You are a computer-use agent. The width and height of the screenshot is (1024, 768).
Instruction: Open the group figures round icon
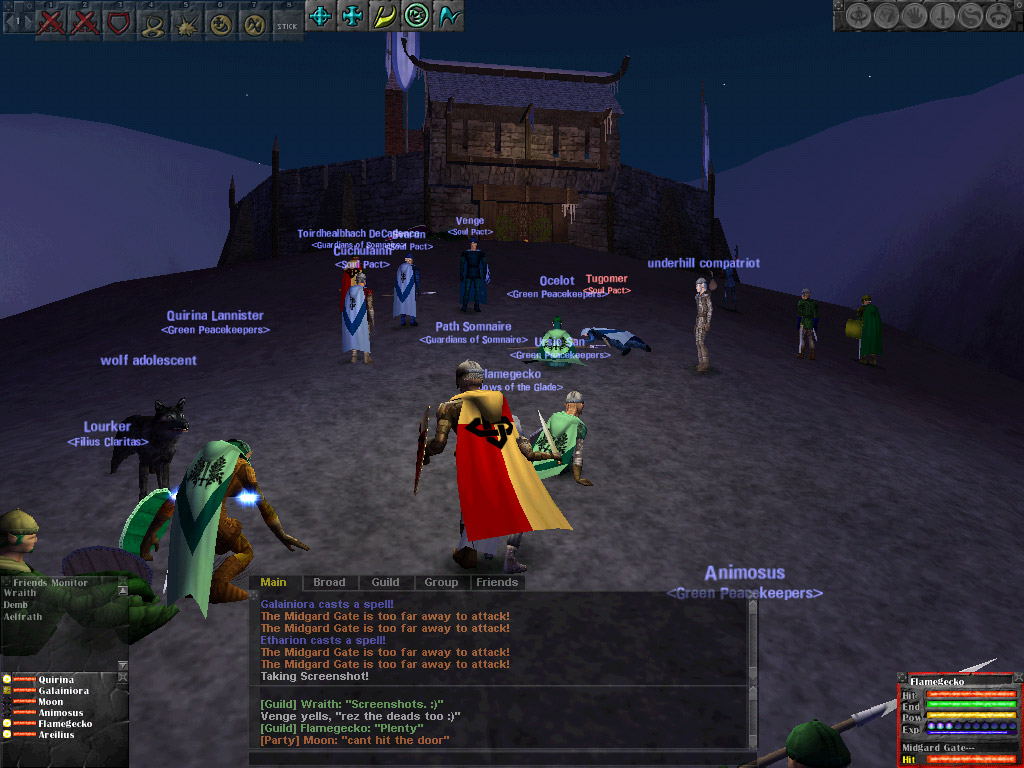(x=997, y=16)
